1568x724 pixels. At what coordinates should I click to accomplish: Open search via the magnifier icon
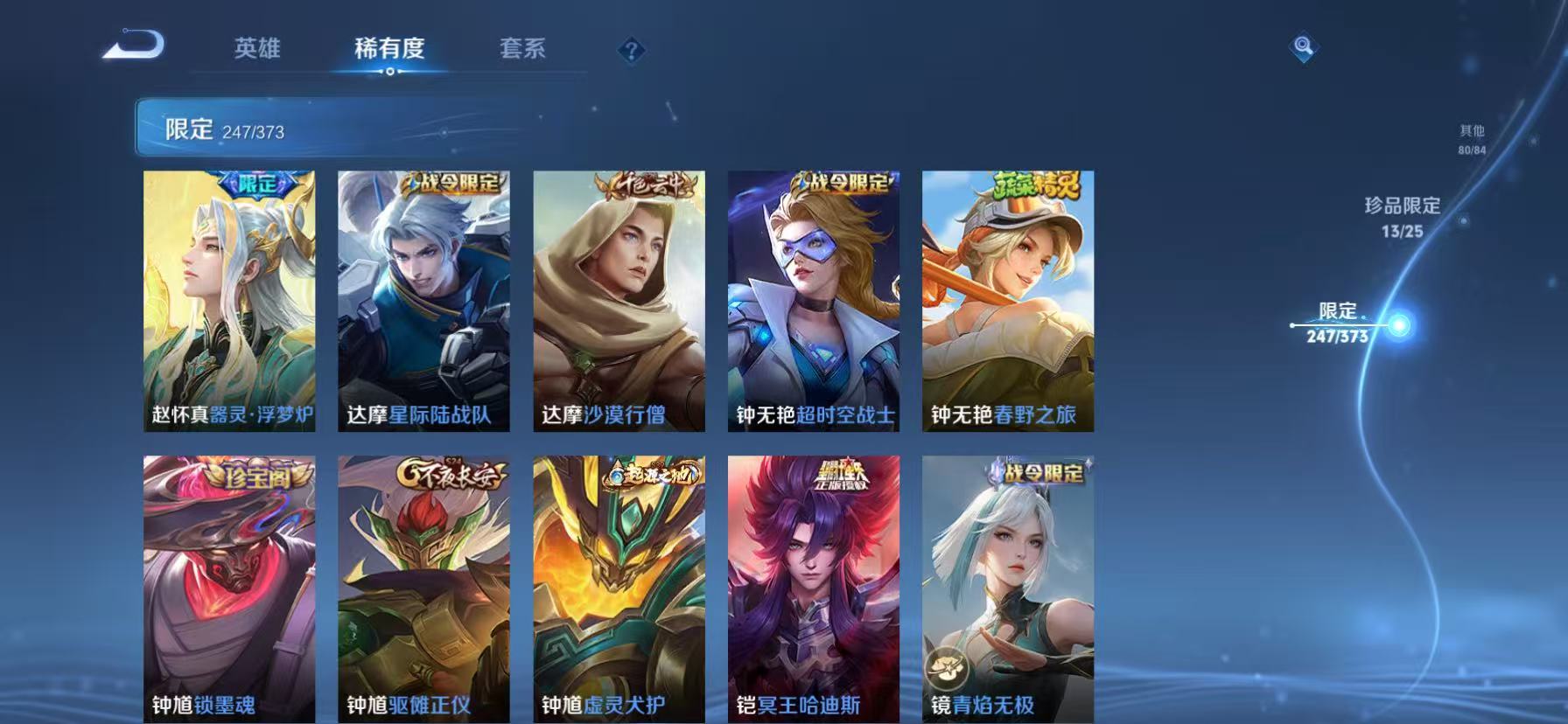[x=1303, y=48]
